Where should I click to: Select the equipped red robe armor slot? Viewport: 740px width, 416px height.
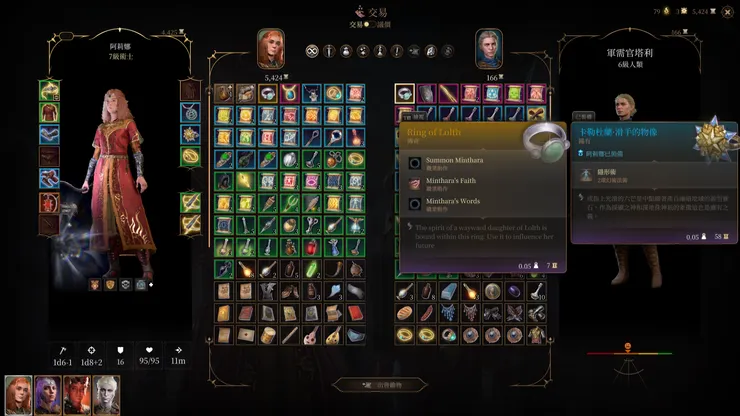click(x=49, y=112)
